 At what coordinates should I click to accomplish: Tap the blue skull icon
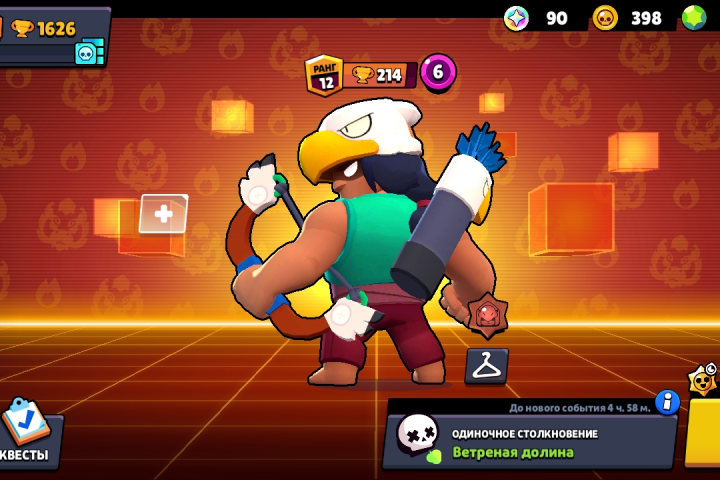click(87, 53)
